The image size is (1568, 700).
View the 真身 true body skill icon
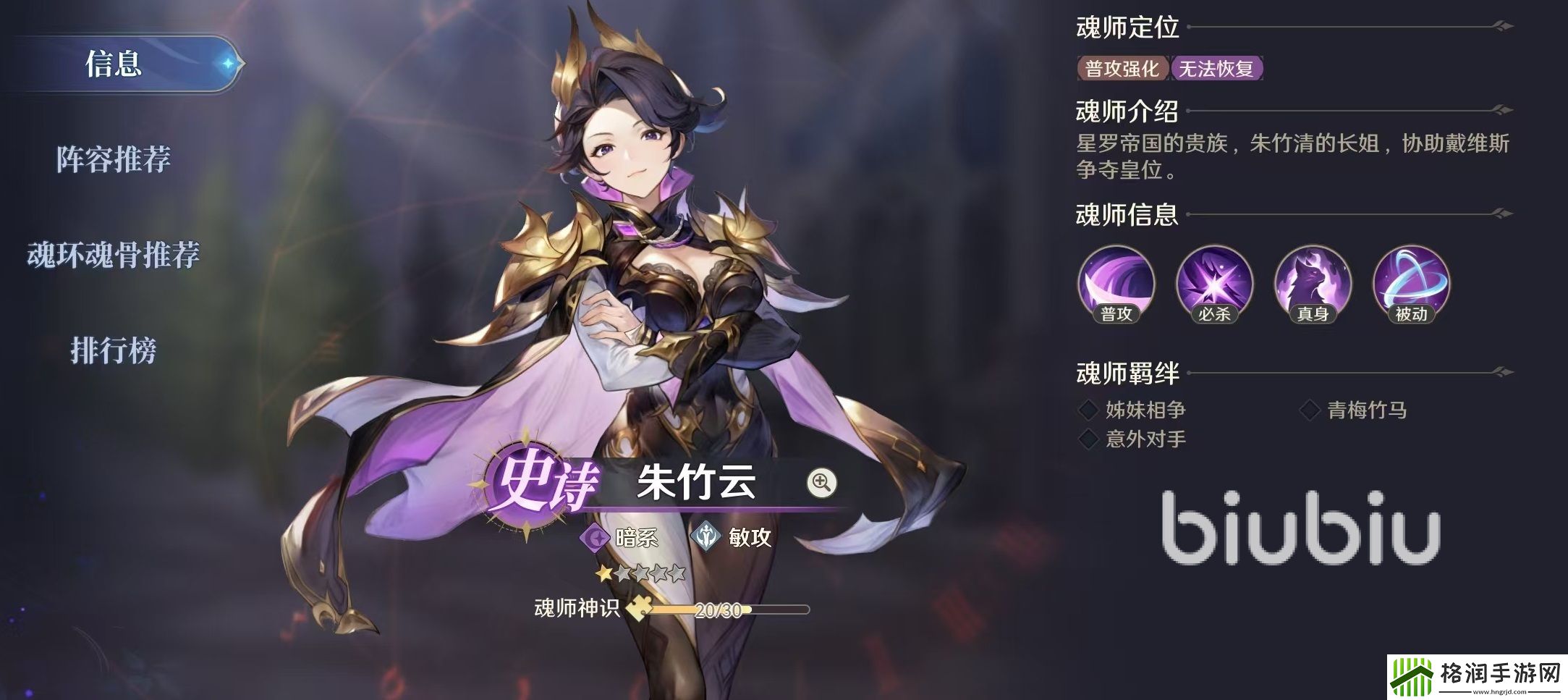[x=1313, y=286]
